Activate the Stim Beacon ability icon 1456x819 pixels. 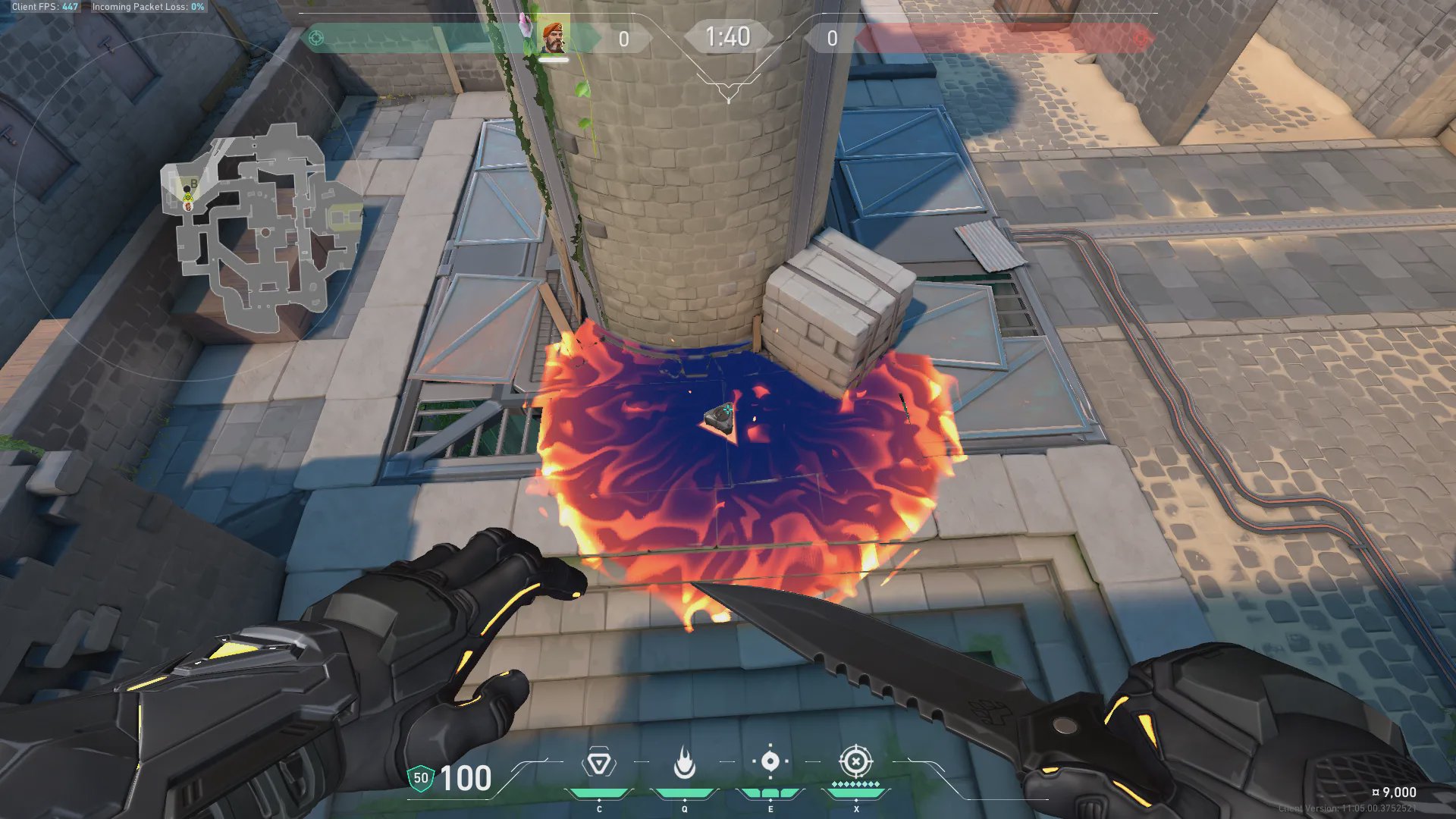[x=598, y=763]
